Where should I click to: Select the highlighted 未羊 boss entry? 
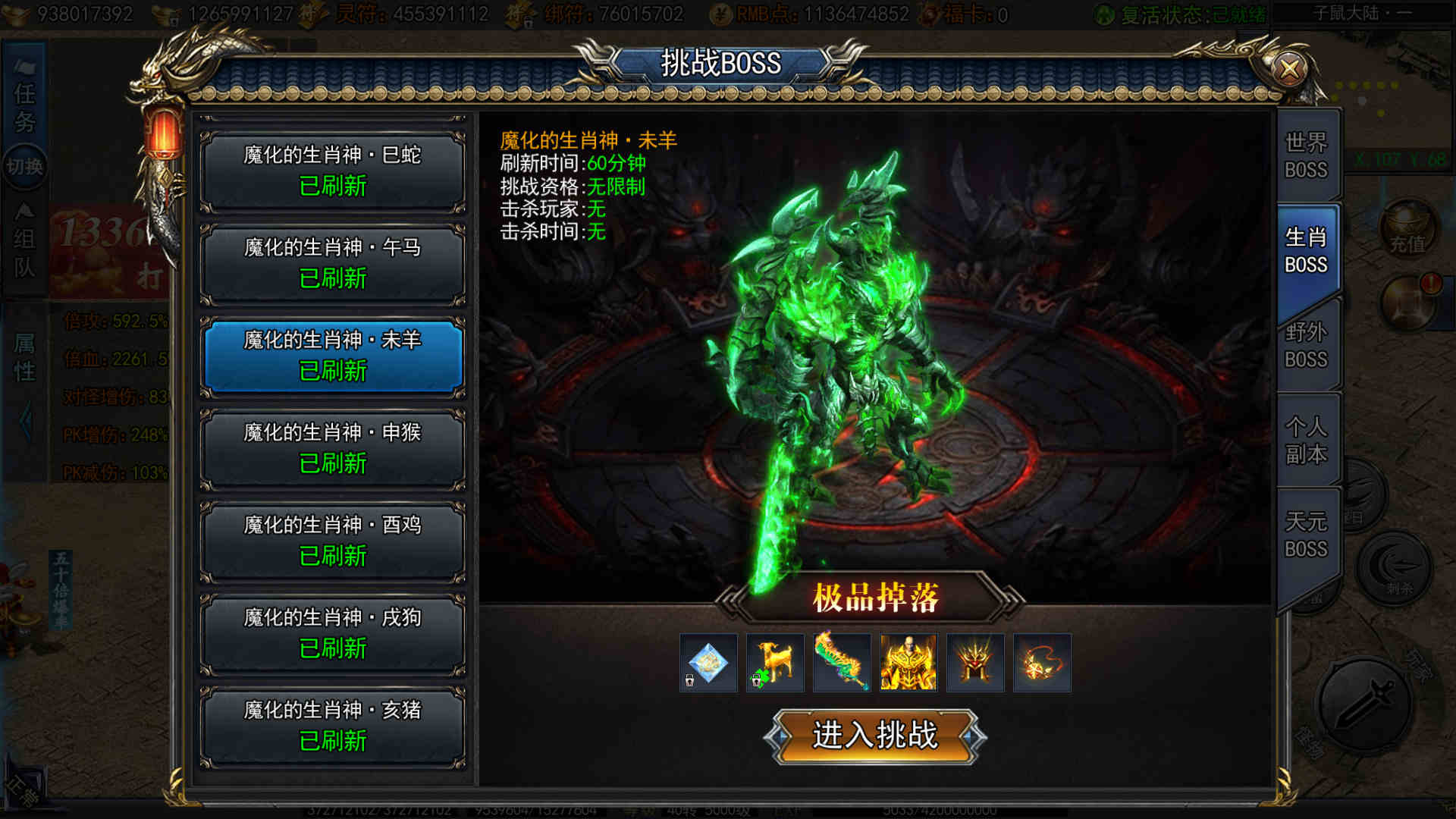click(x=332, y=356)
